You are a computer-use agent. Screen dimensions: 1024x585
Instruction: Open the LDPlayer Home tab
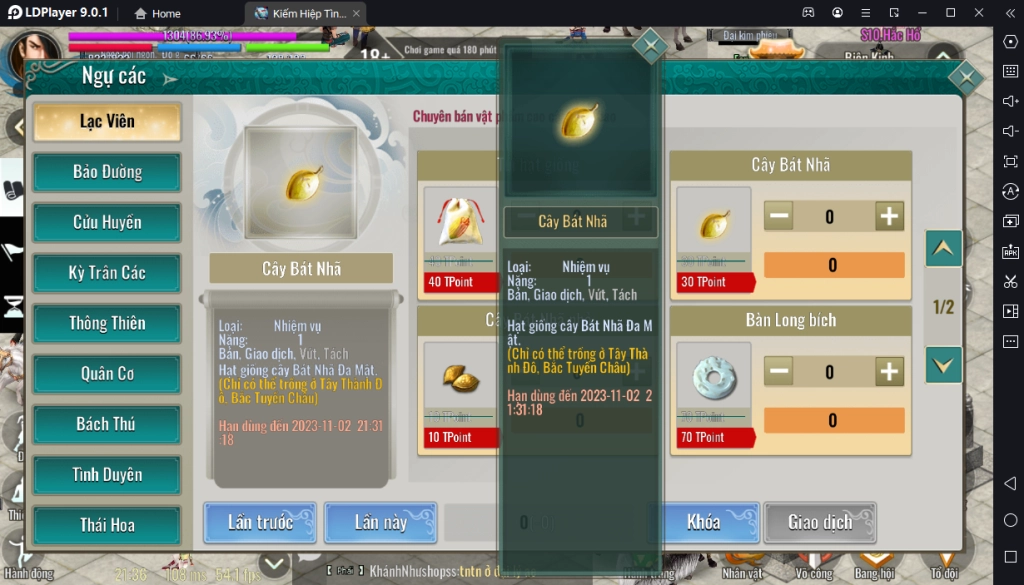(x=157, y=13)
